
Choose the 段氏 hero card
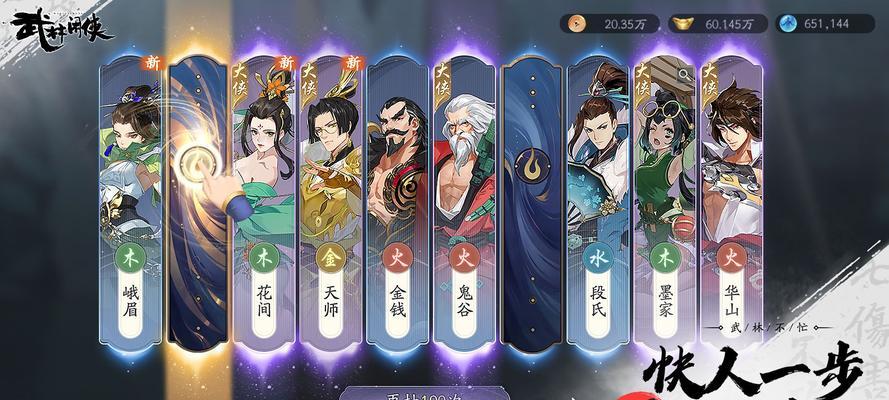tap(599, 200)
